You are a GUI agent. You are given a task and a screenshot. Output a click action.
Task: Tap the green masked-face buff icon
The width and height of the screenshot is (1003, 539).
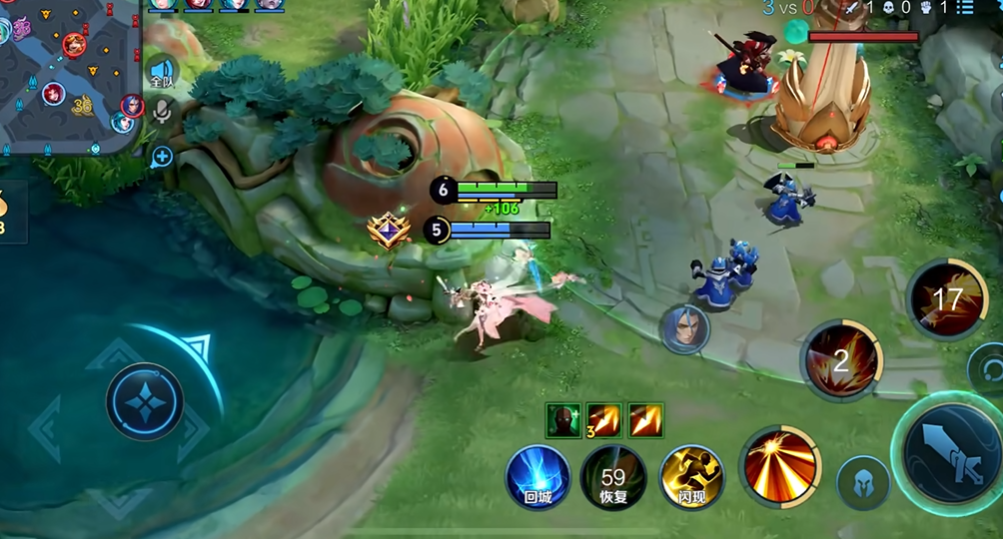(564, 421)
